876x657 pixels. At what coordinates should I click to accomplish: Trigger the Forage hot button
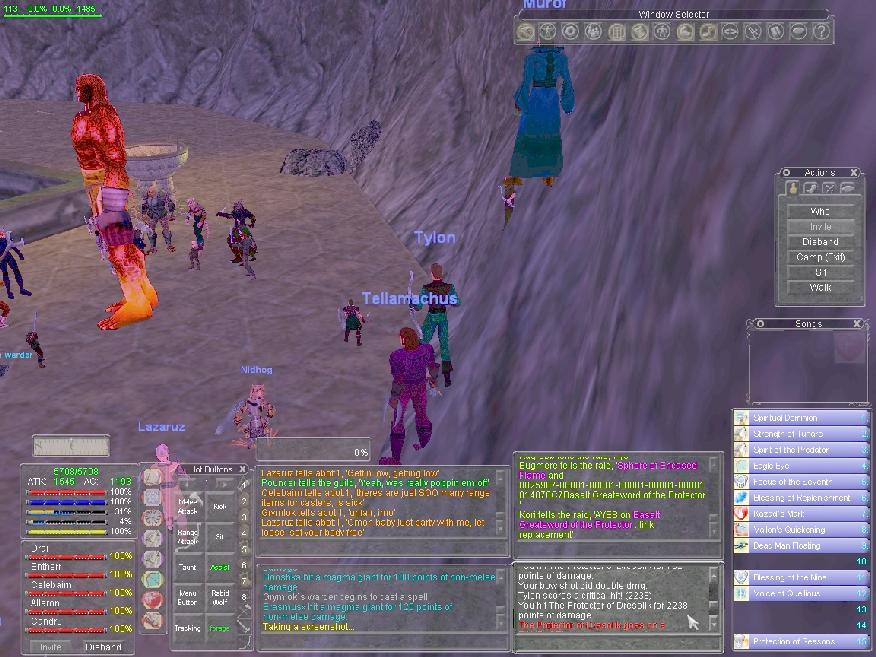pos(220,628)
